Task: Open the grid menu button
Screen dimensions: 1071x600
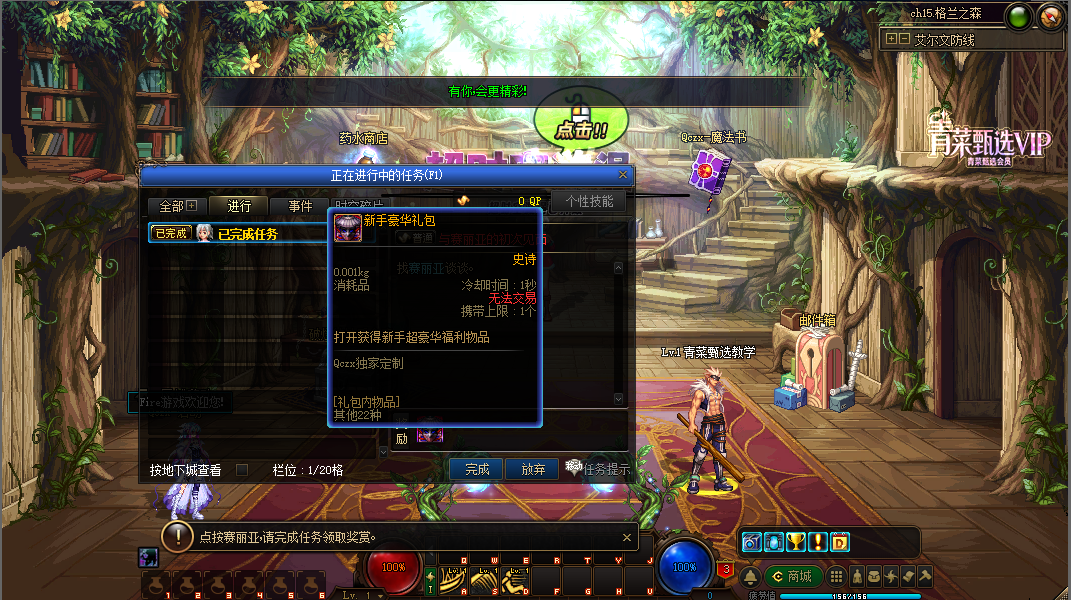Action: click(836, 577)
